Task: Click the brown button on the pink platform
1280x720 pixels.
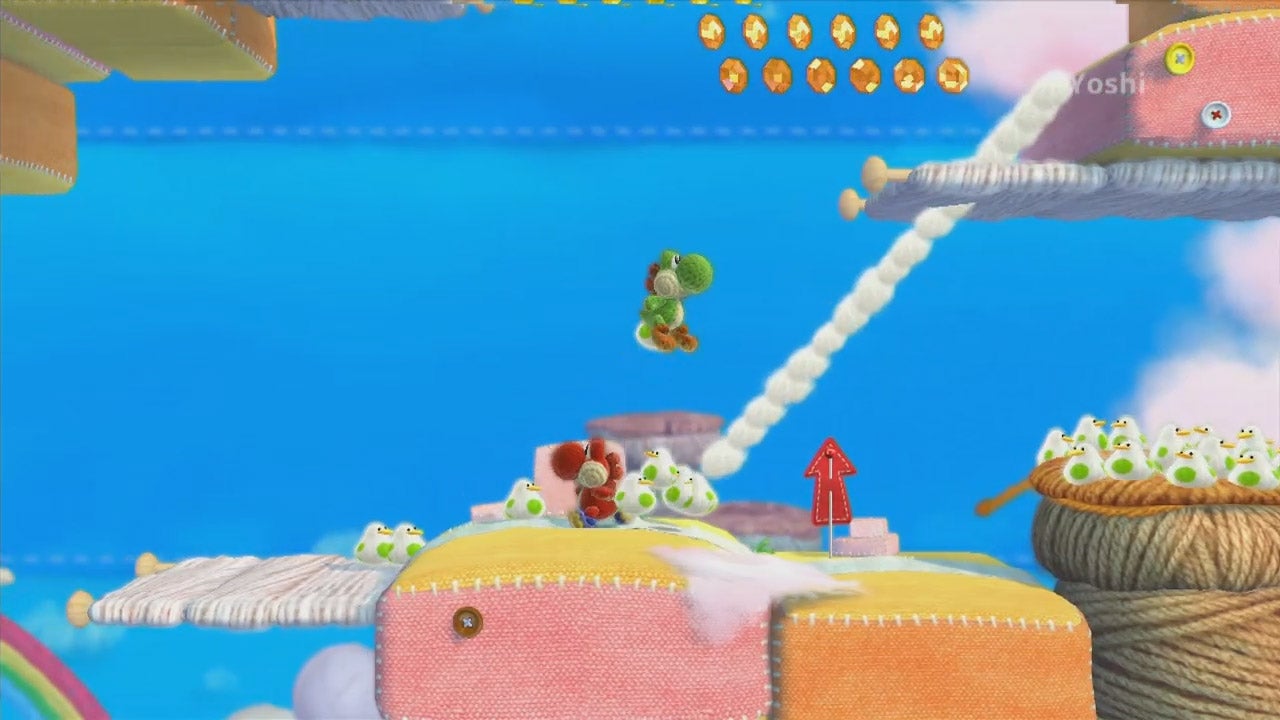Action: tap(466, 622)
